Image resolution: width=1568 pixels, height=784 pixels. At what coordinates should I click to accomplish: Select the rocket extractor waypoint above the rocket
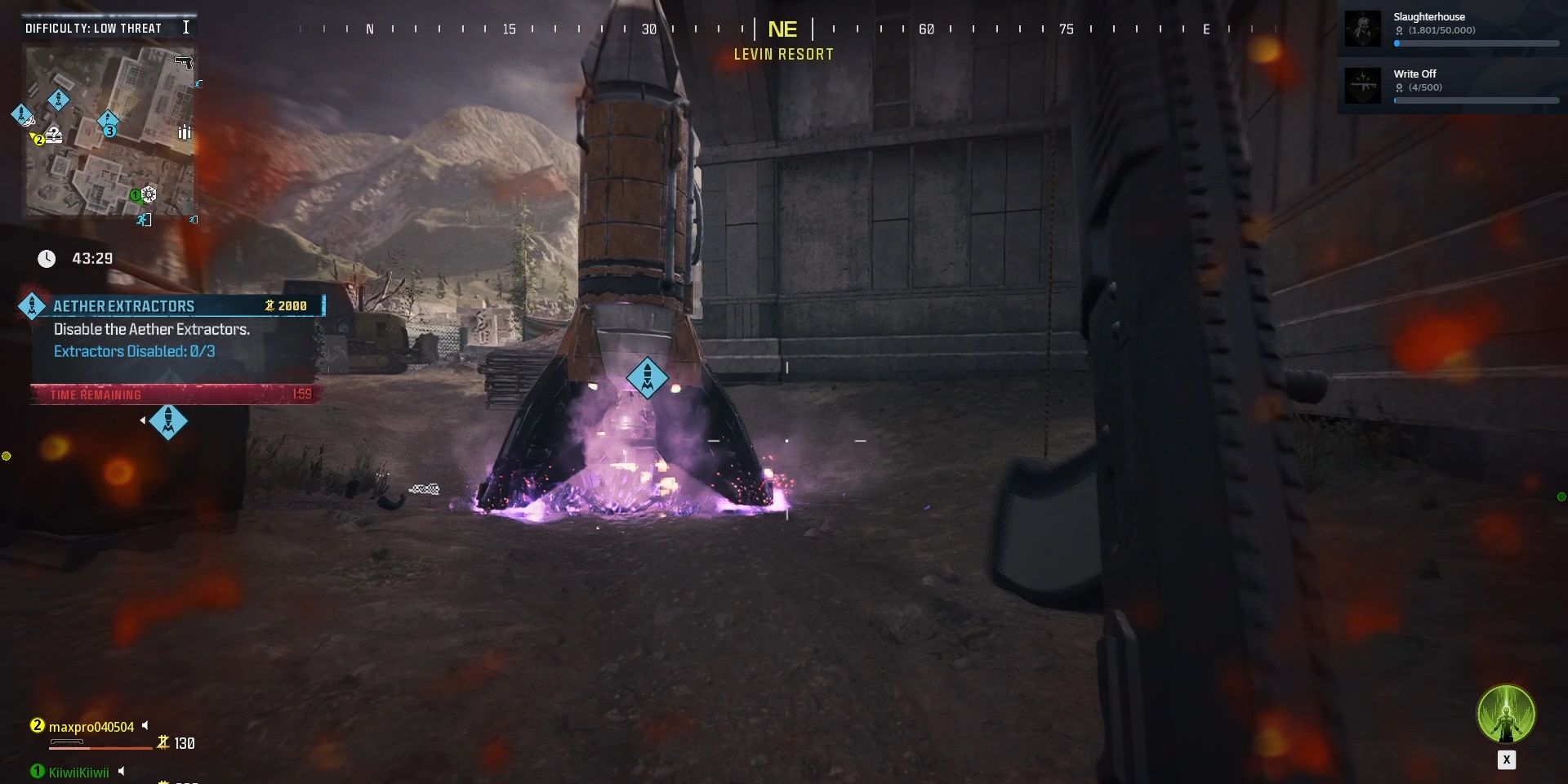click(648, 378)
